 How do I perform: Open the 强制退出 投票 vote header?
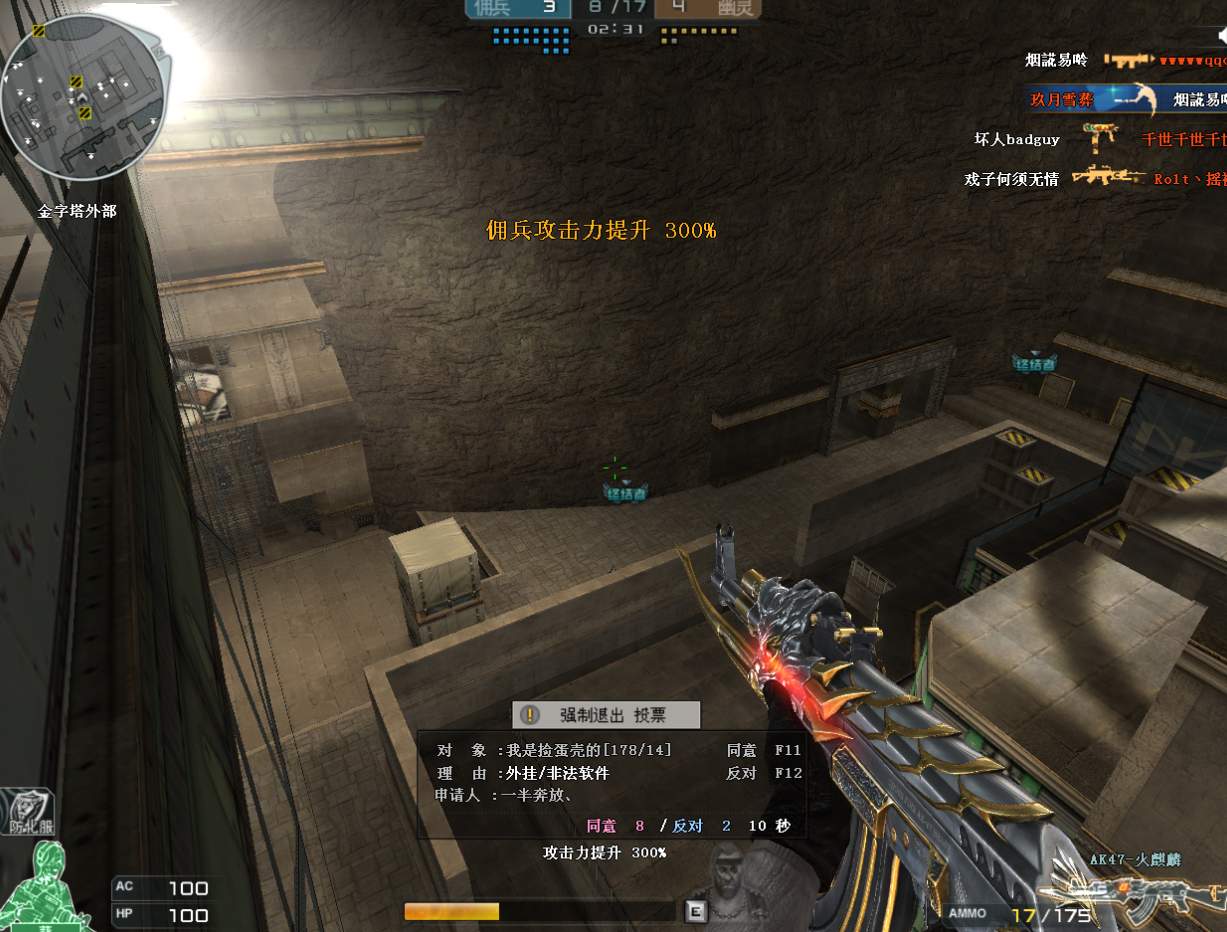tap(606, 714)
